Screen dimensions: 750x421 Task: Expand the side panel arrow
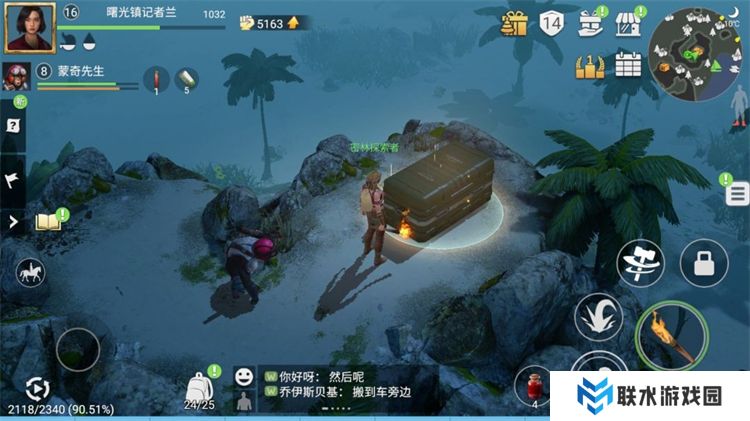(x=13, y=221)
